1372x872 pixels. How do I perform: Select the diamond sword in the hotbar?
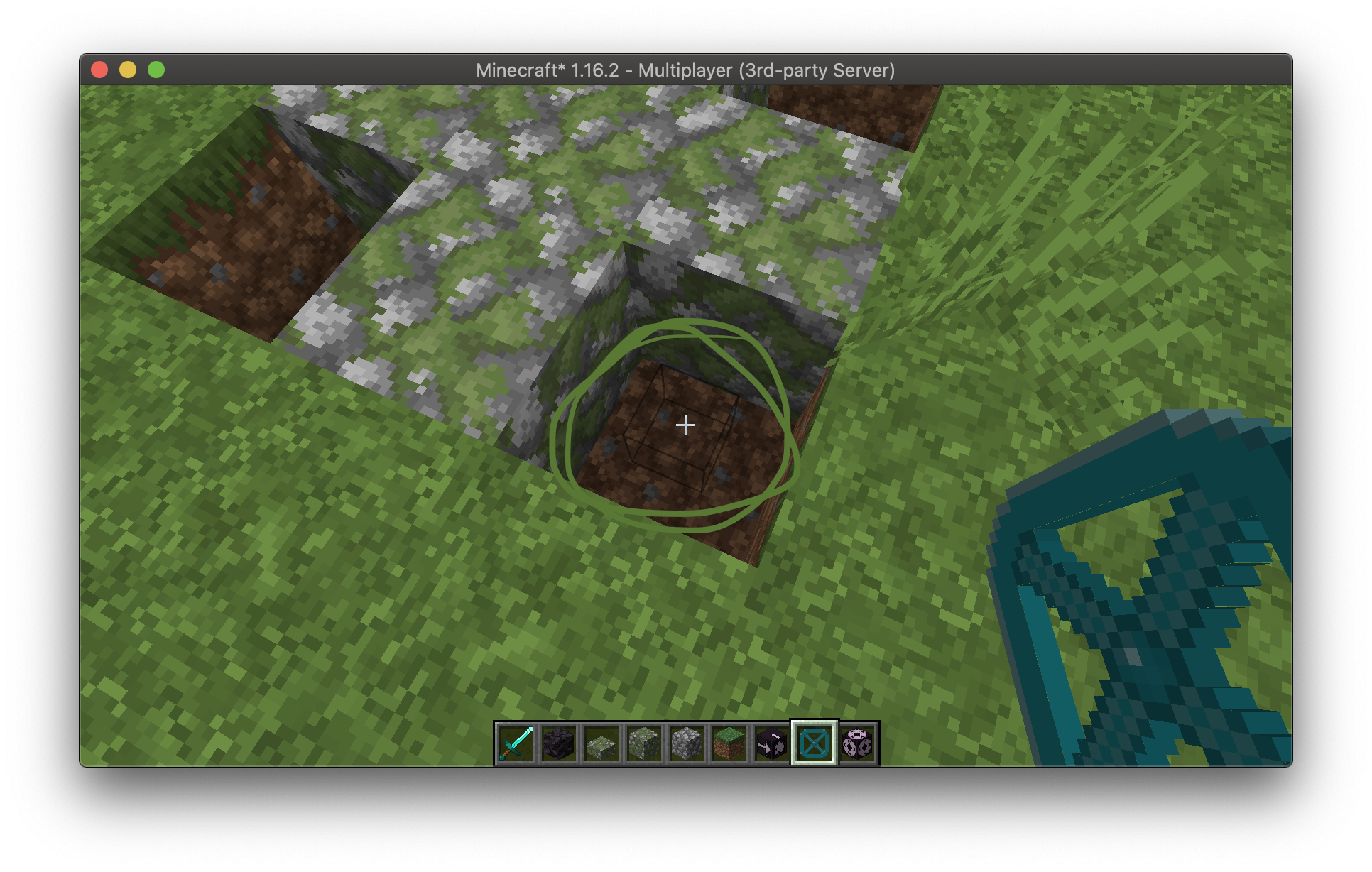[x=516, y=743]
